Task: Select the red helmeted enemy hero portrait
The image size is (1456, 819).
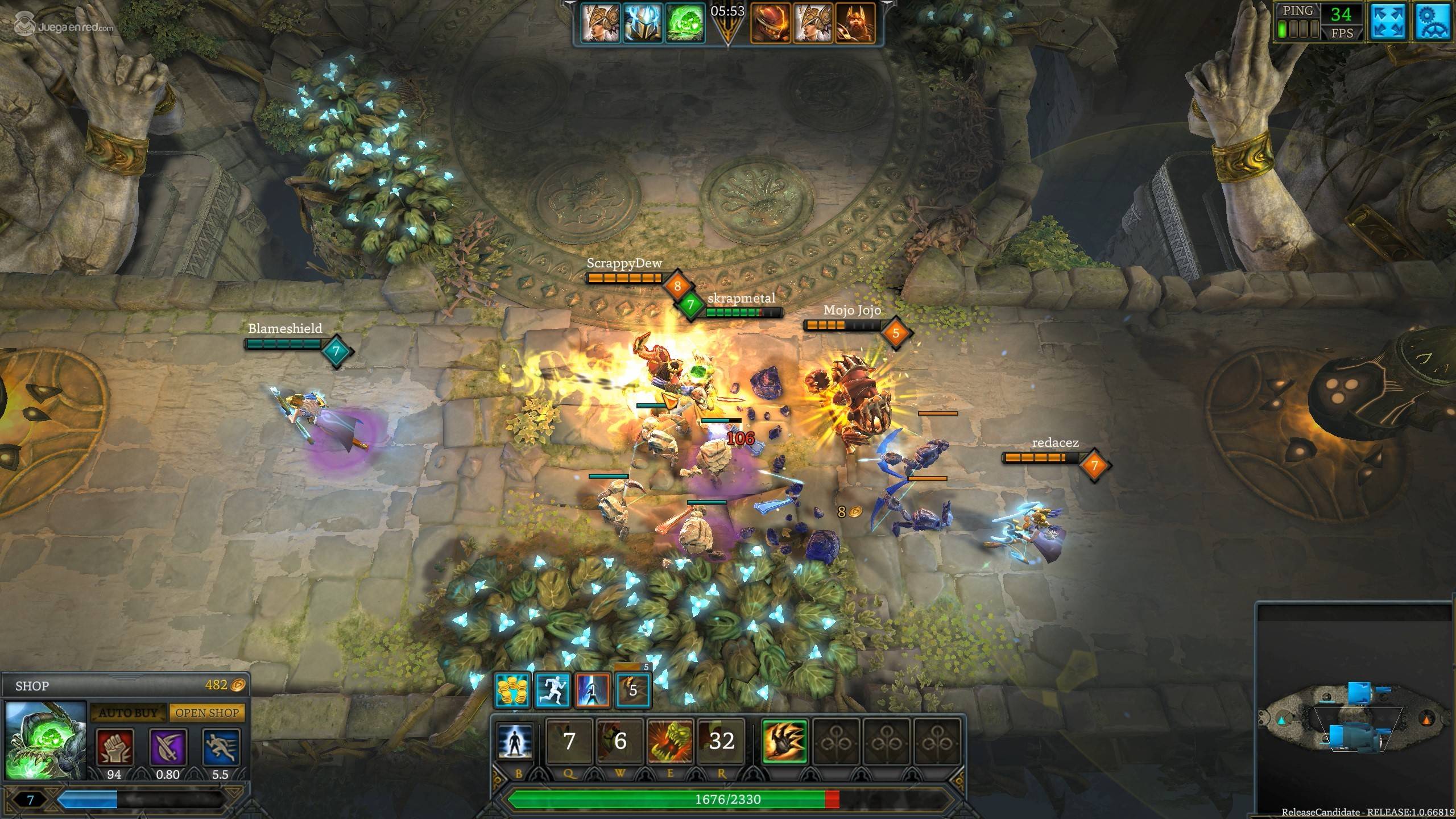Action: pos(770,23)
